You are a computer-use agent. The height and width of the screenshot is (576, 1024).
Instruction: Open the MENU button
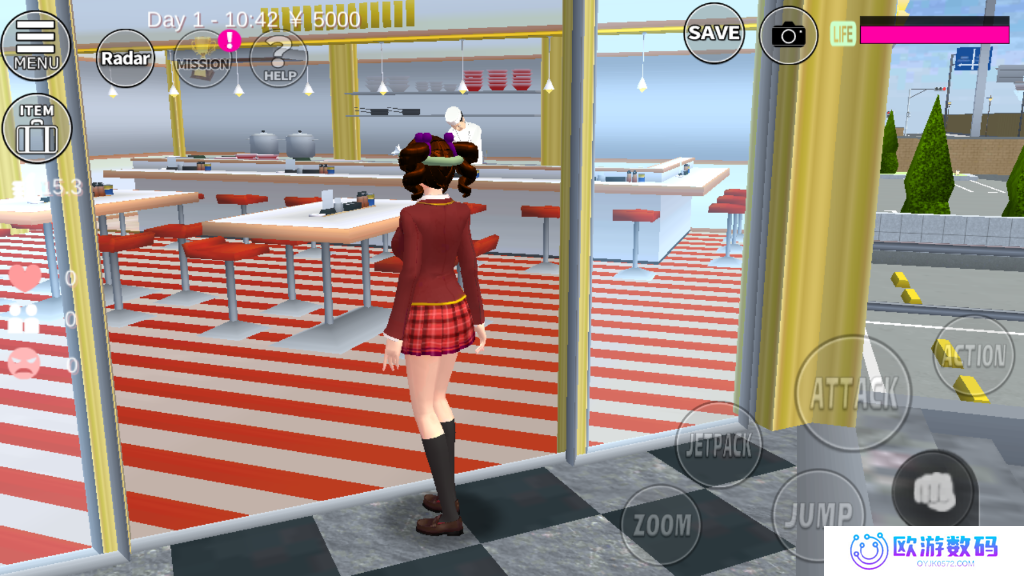click(x=36, y=46)
